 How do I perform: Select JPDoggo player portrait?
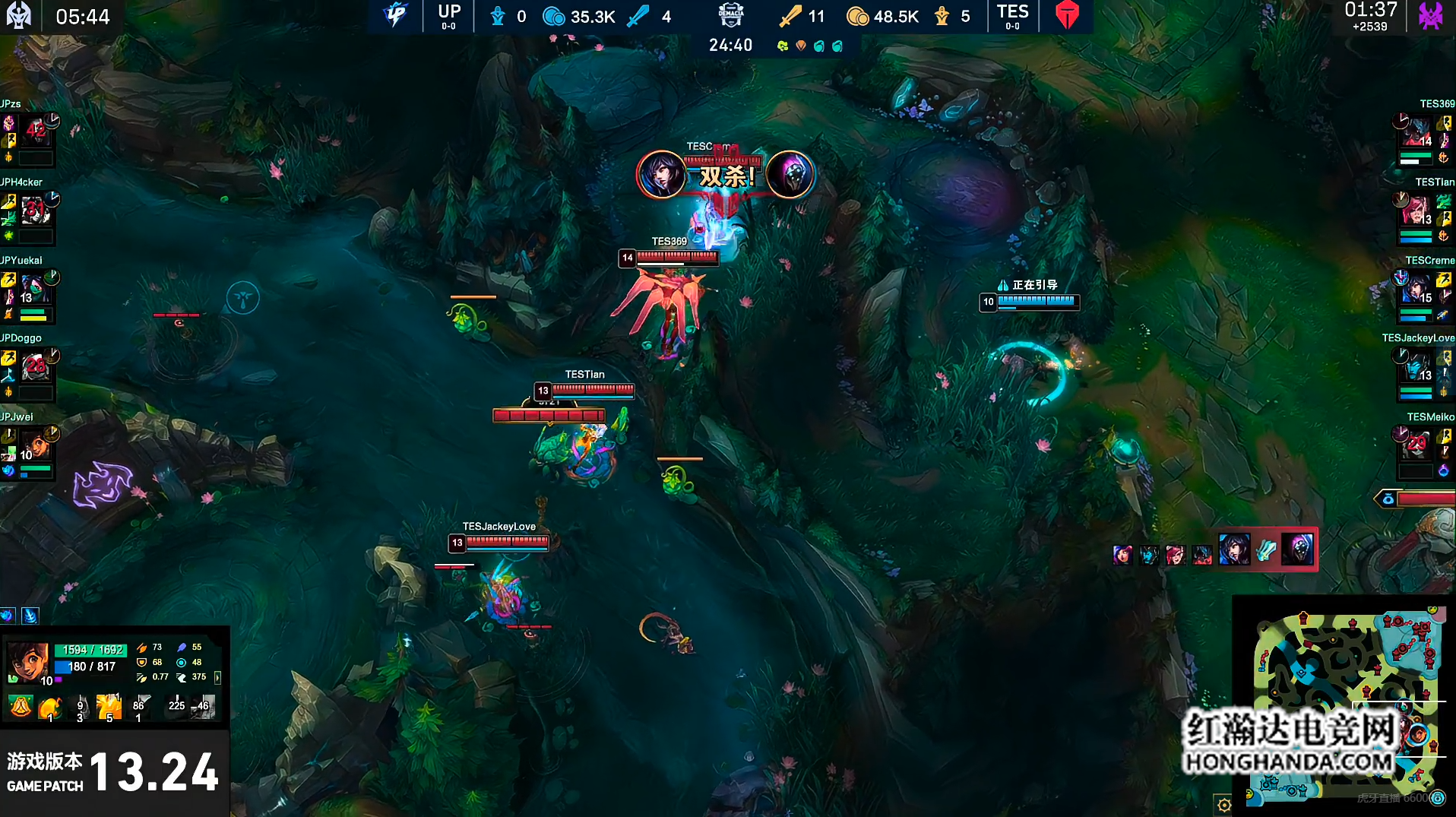(x=36, y=367)
